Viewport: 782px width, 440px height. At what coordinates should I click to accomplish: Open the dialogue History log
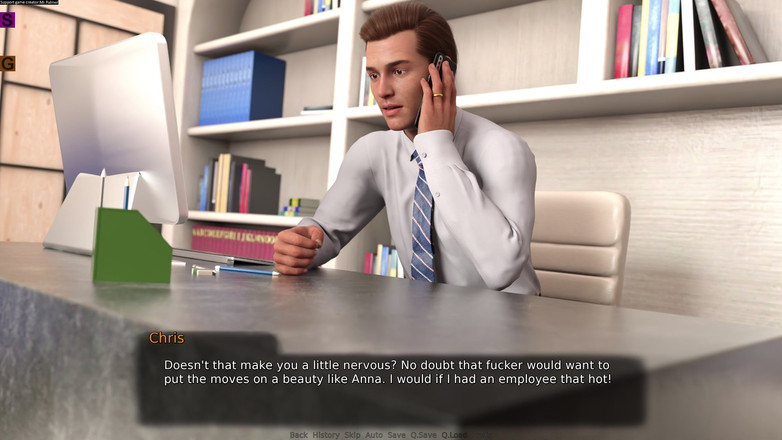click(x=326, y=435)
